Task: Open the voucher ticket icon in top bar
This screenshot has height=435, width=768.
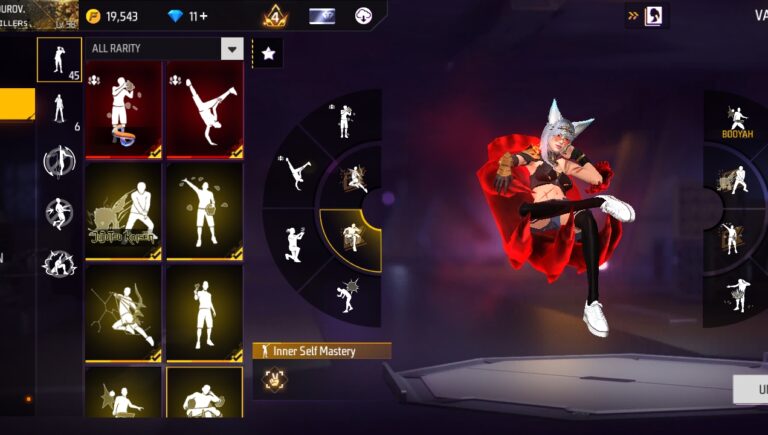Action: coord(322,16)
